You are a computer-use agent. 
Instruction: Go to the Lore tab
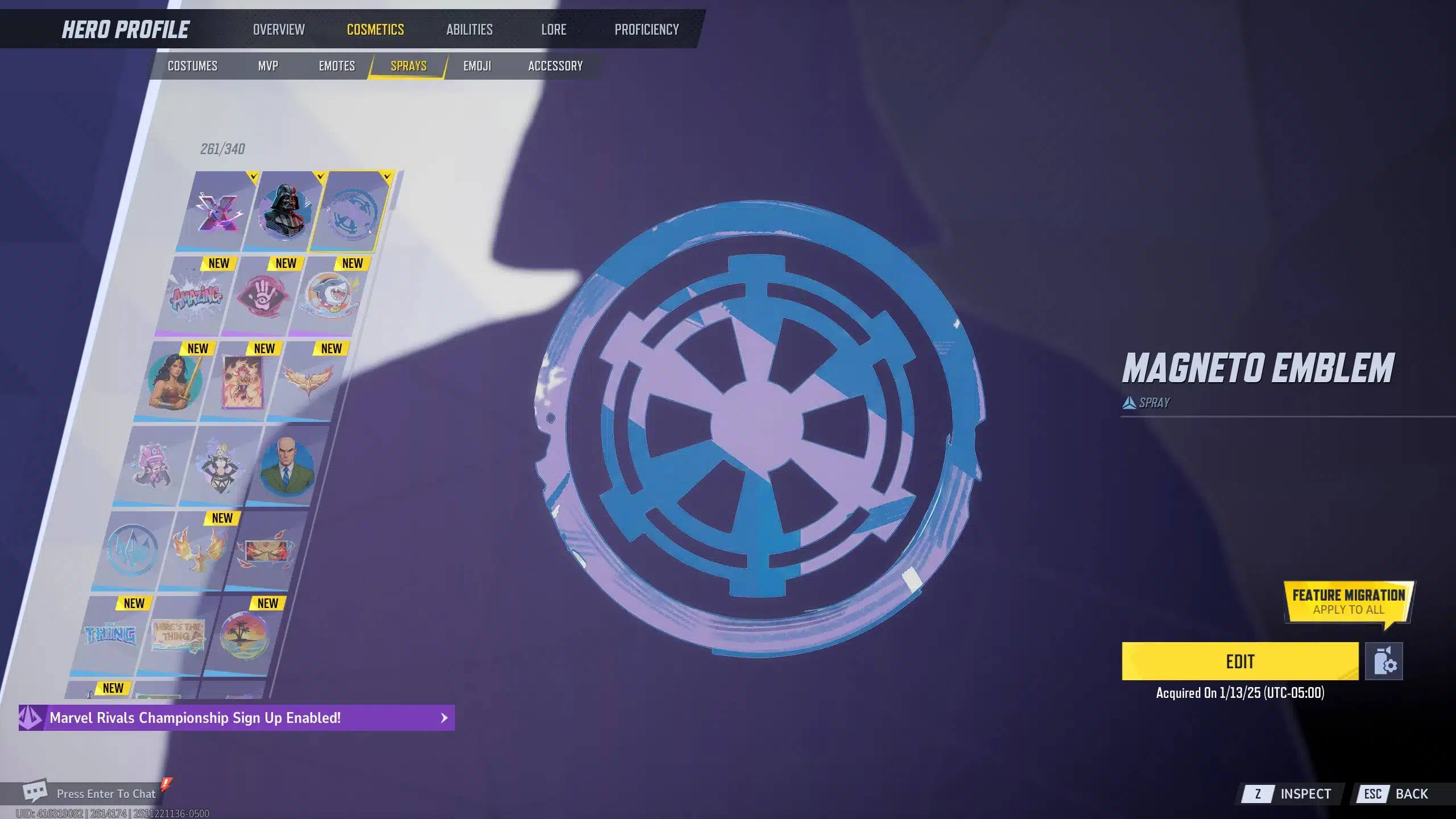[553, 30]
